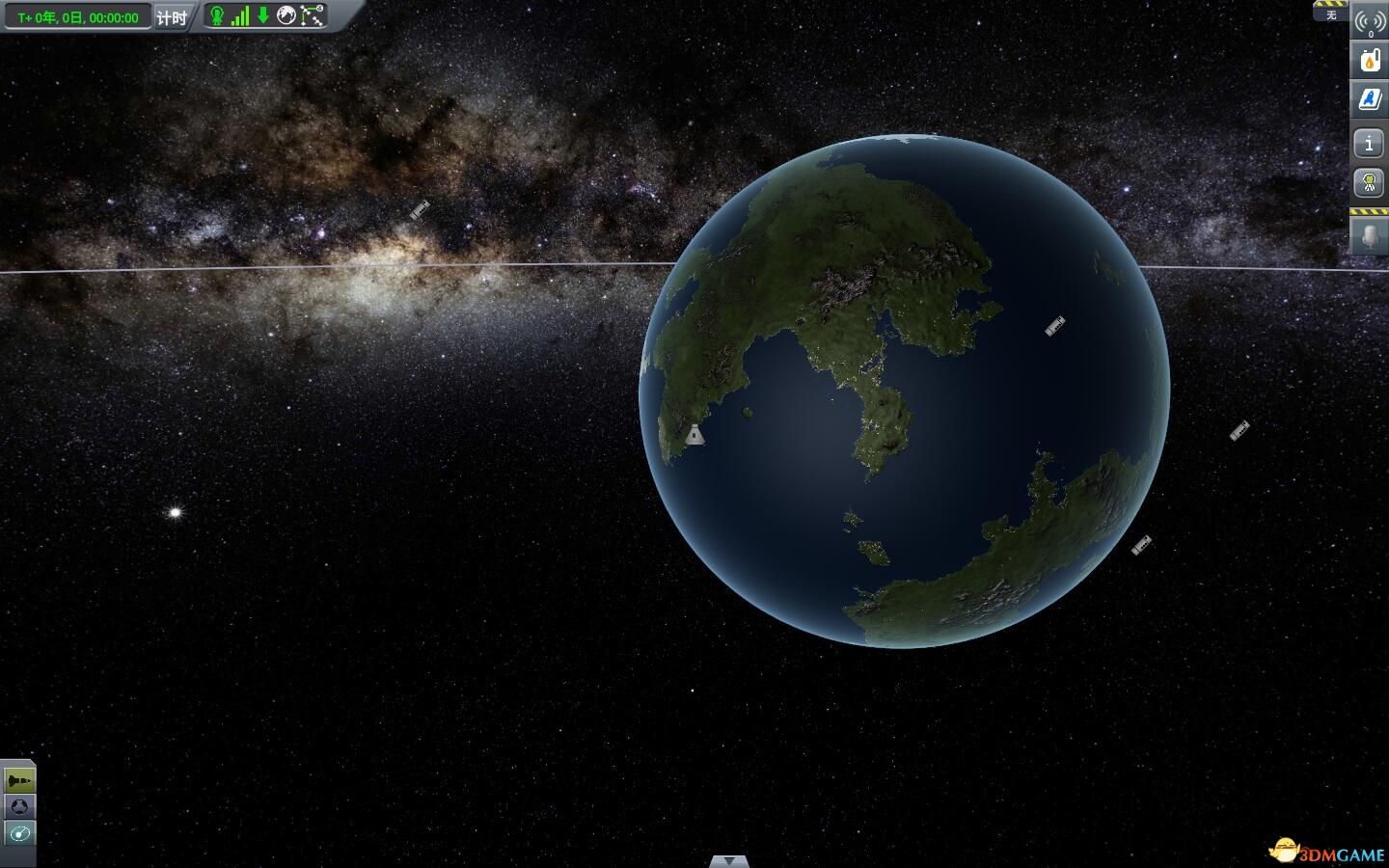The height and width of the screenshot is (868, 1389).
Task: Toggle the orbit tracking filter
Action: 18,833
